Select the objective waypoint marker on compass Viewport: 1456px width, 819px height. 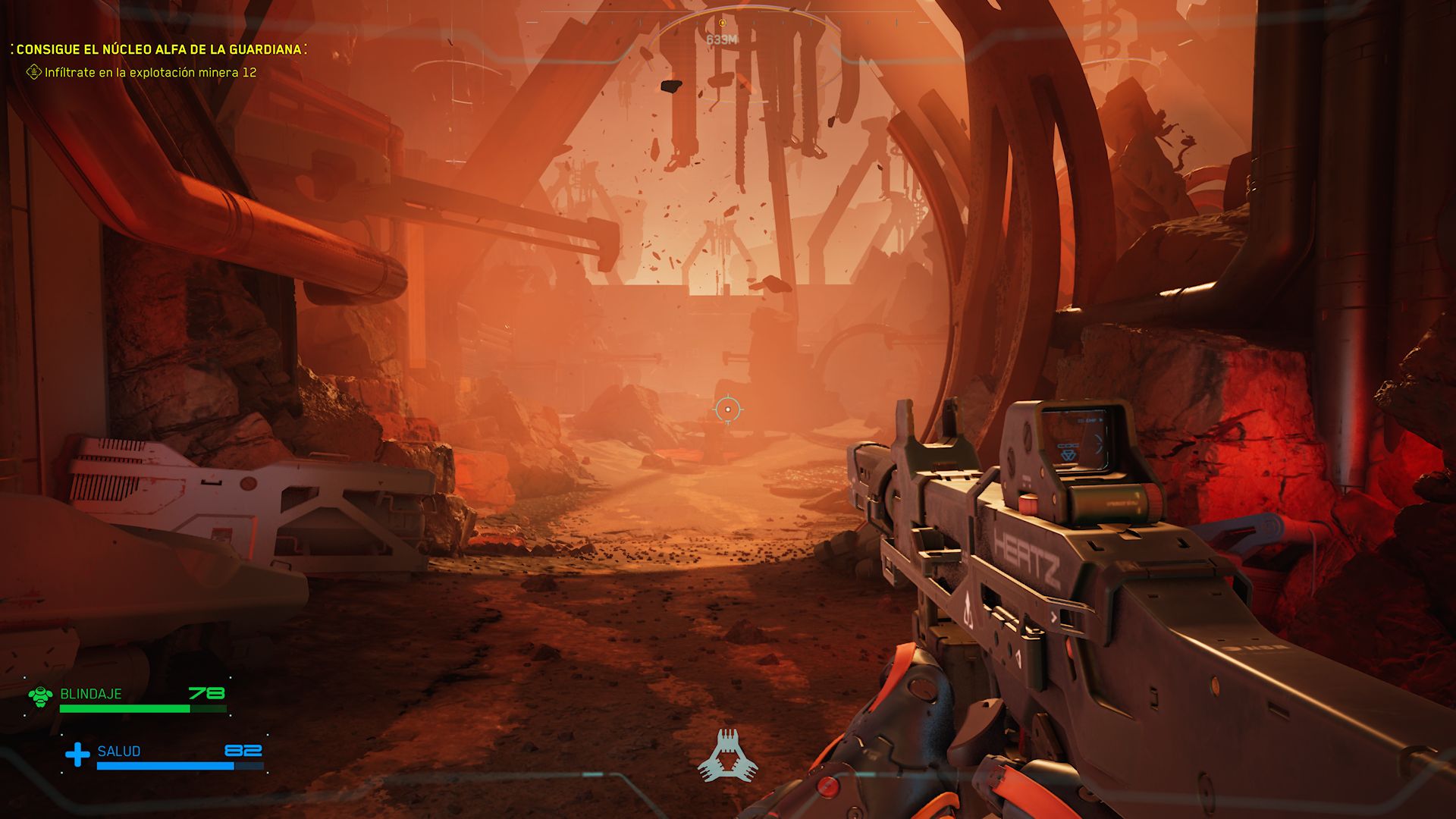point(722,24)
